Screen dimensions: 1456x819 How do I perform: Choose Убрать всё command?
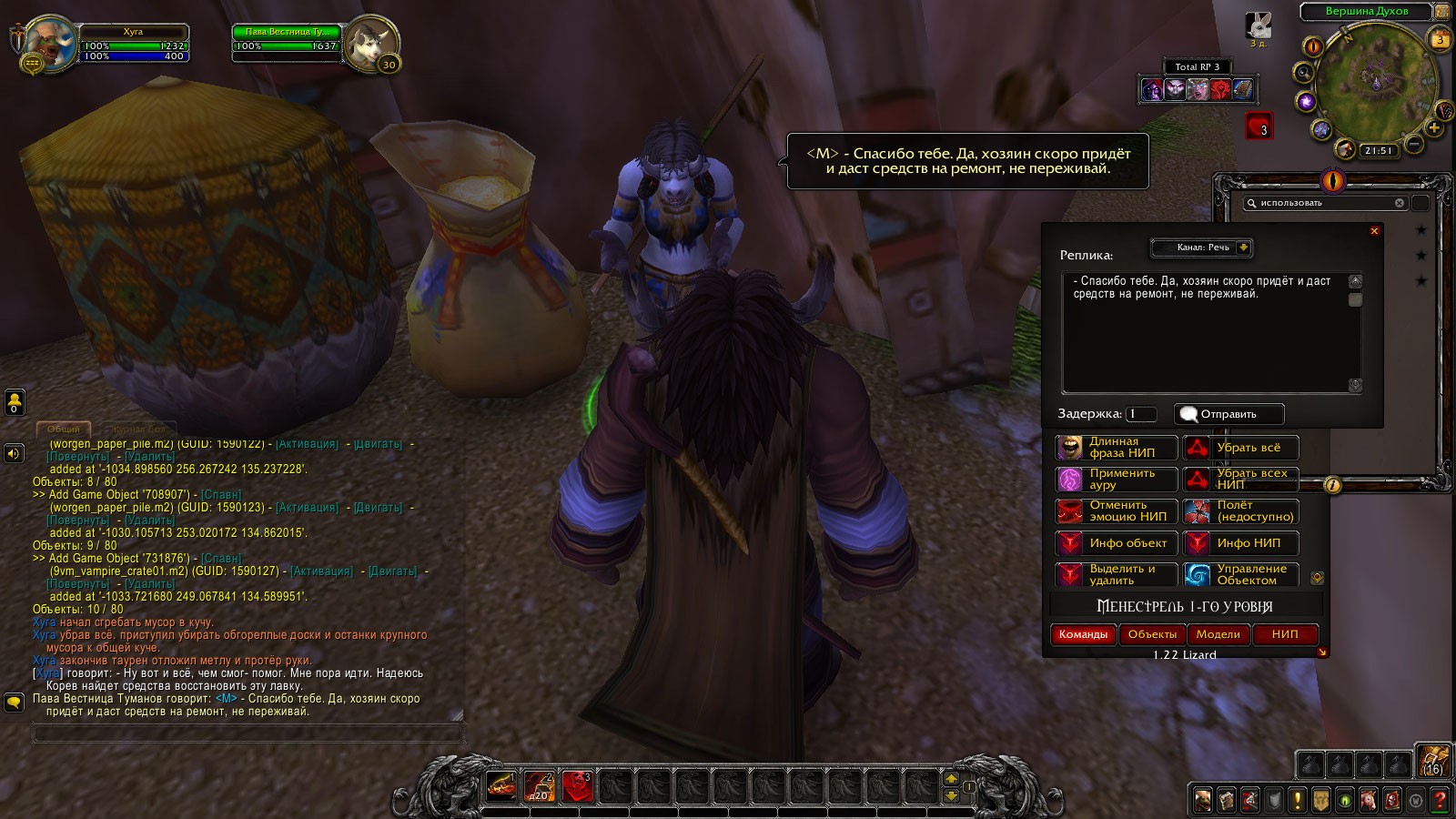(1240, 448)
